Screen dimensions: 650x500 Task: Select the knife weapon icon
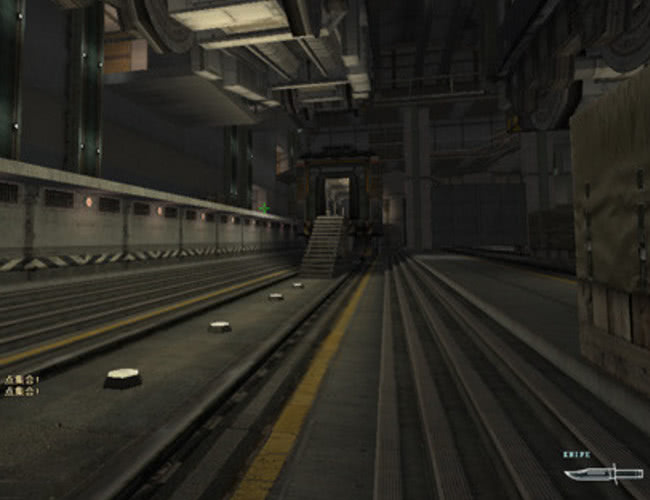click(x=602, y=473)
